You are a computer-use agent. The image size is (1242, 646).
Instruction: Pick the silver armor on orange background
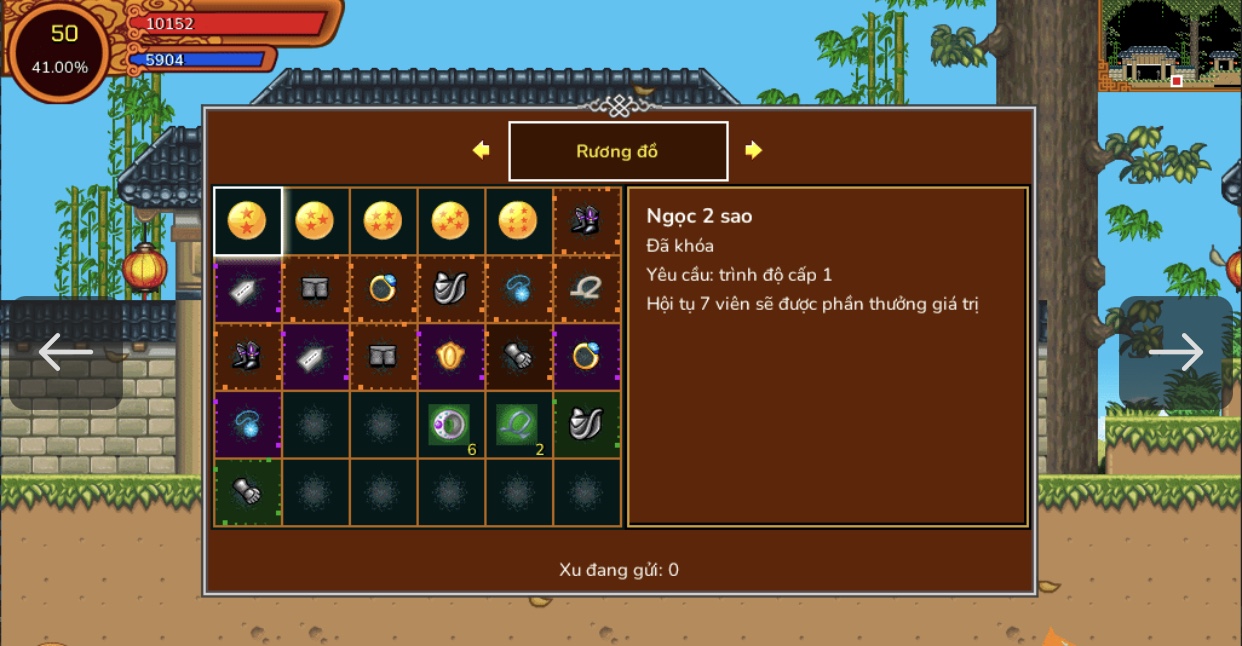tap(451, 289)
